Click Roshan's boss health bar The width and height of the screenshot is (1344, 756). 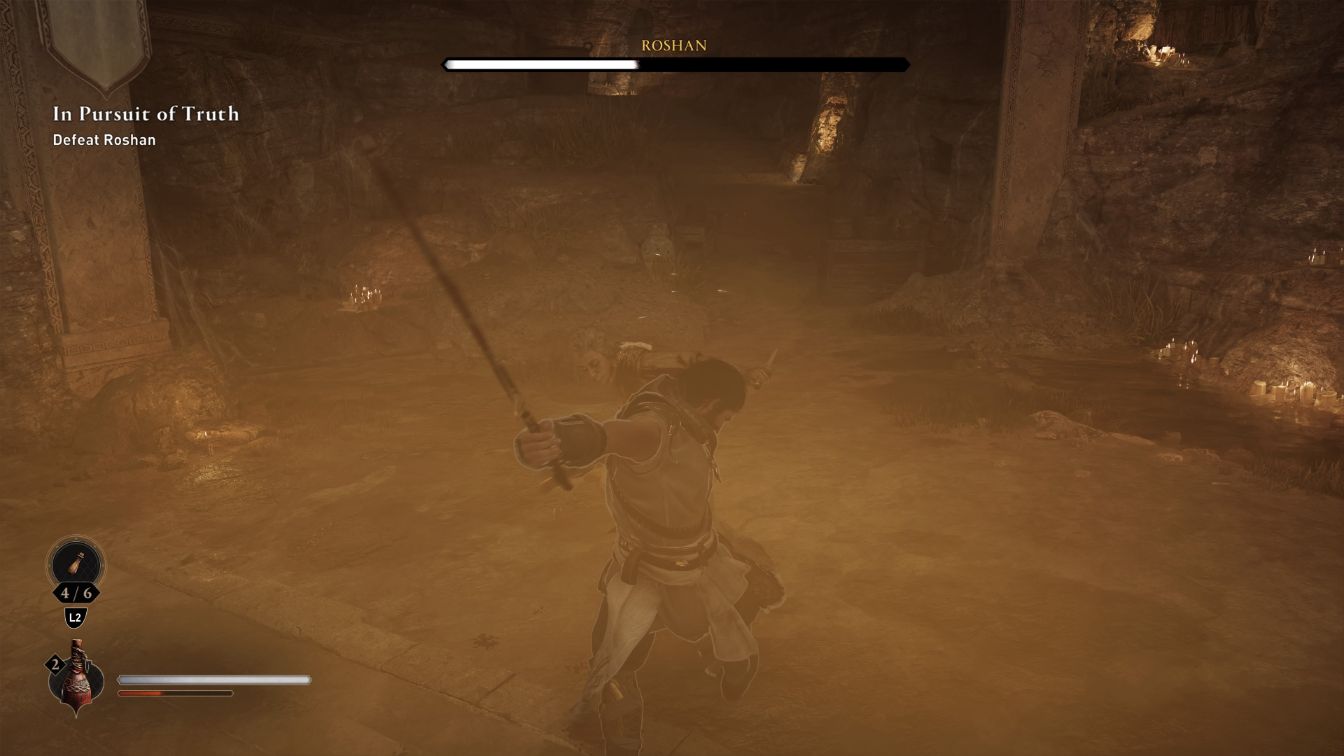coord(674,64)
